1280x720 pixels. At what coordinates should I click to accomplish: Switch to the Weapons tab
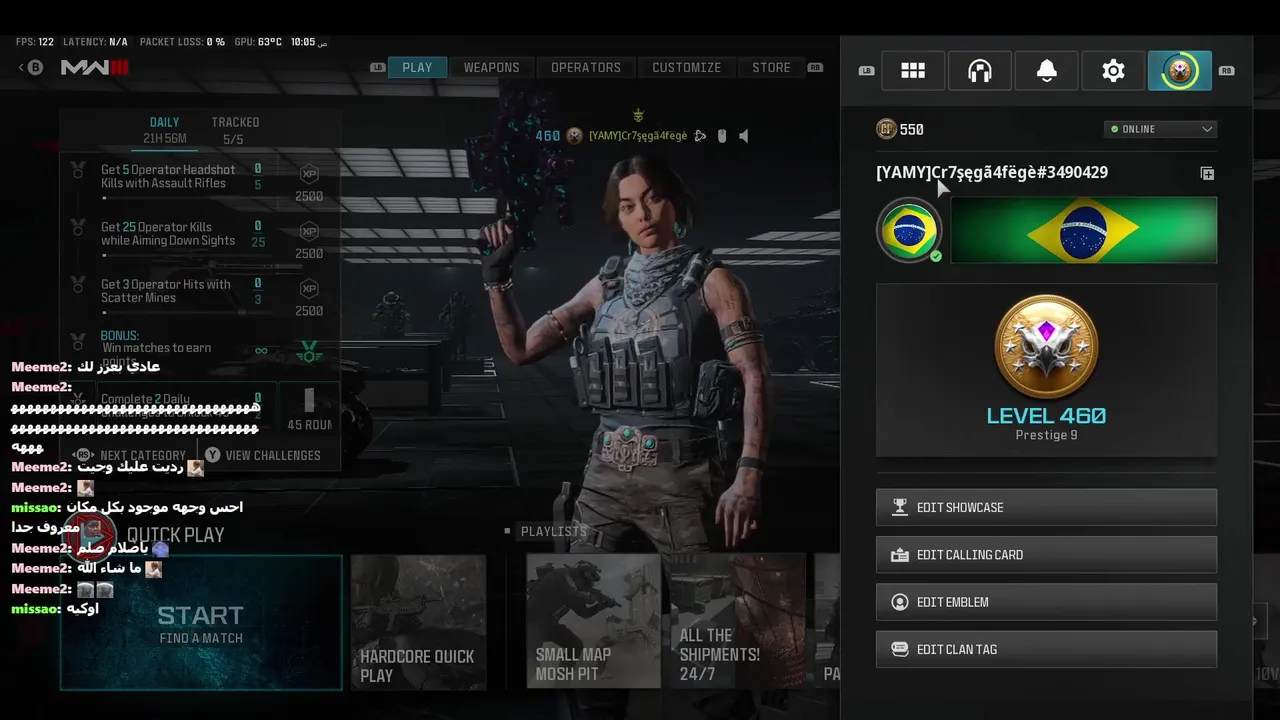tap(491, 68)
